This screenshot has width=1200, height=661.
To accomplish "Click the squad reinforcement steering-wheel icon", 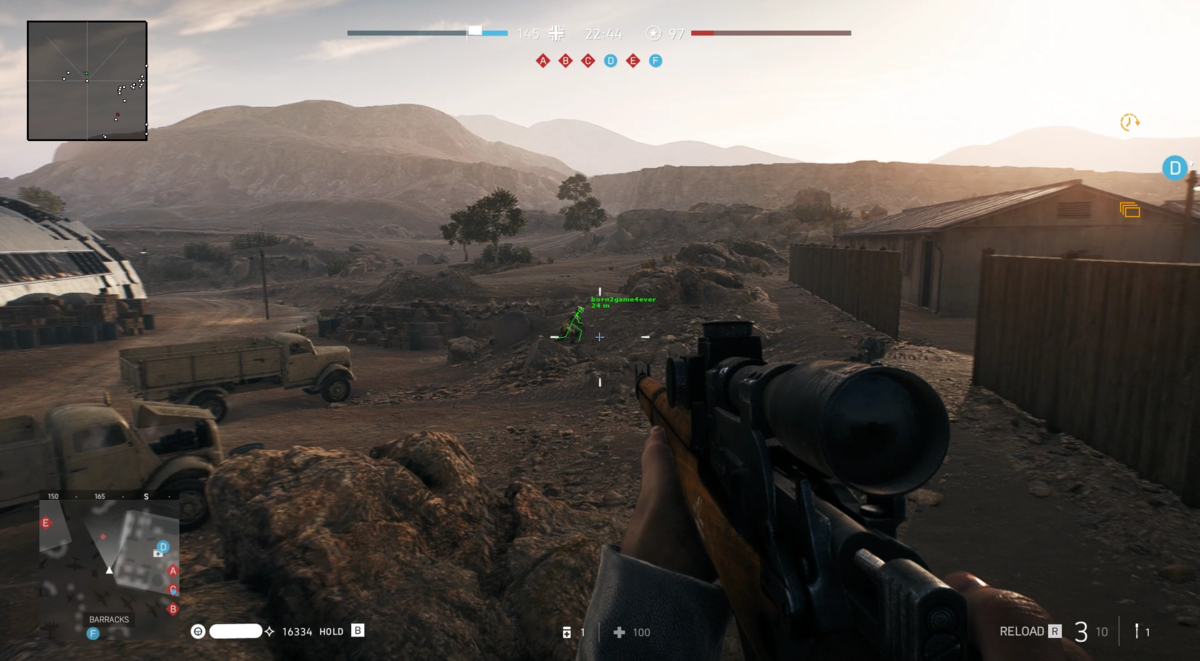I will click(x=198, y=631).
